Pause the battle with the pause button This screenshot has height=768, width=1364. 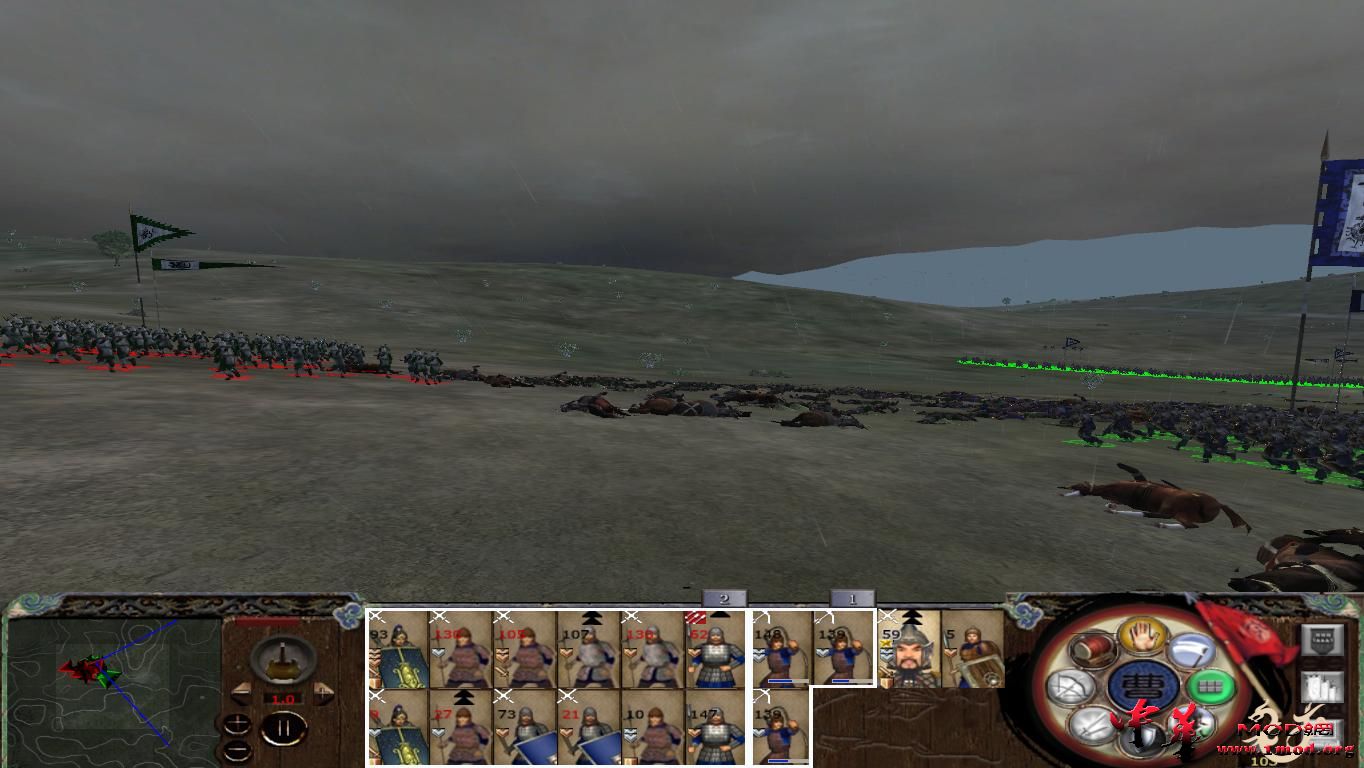[282, 727]
